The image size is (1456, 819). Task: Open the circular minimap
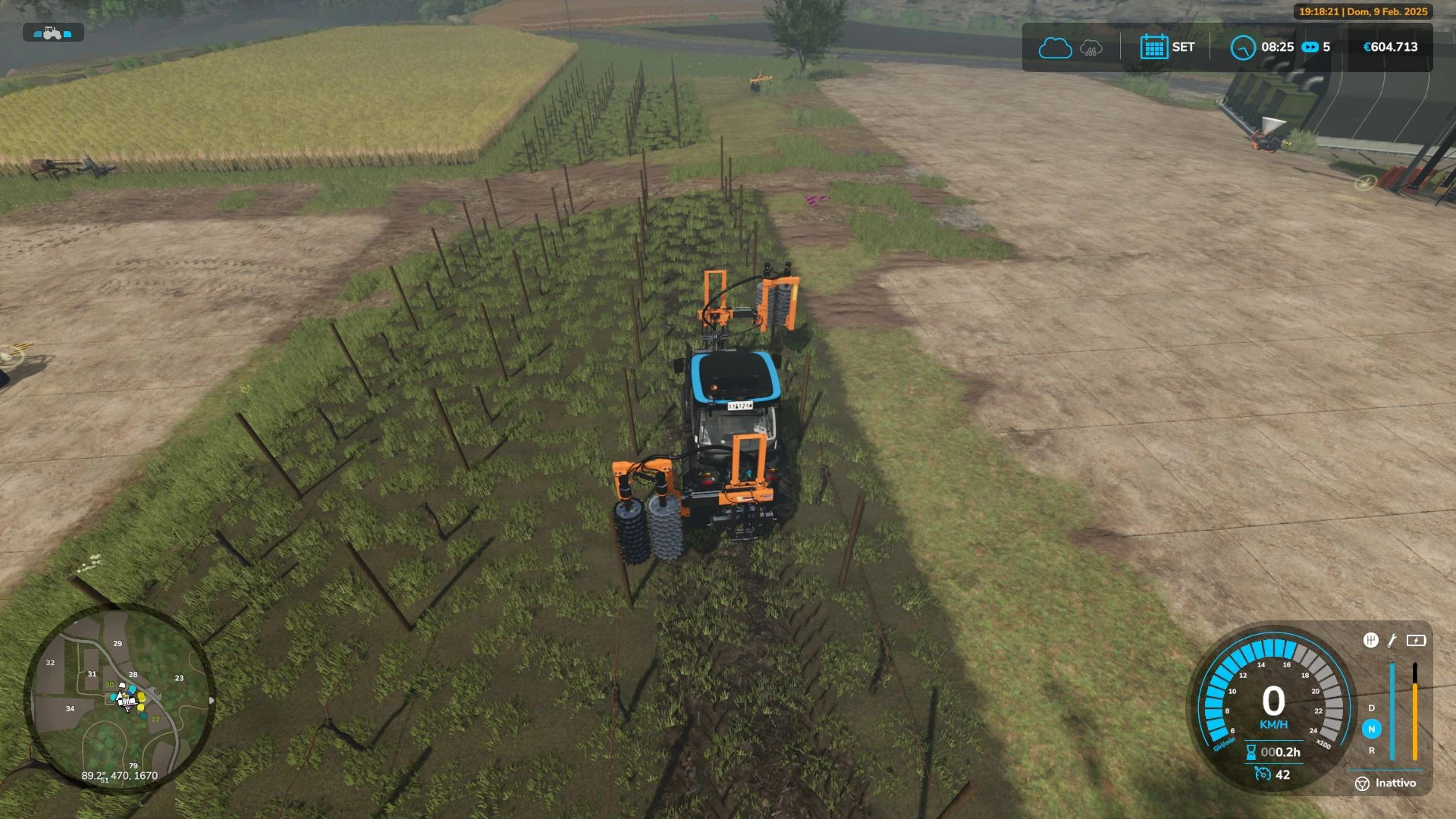click(119, 698)
